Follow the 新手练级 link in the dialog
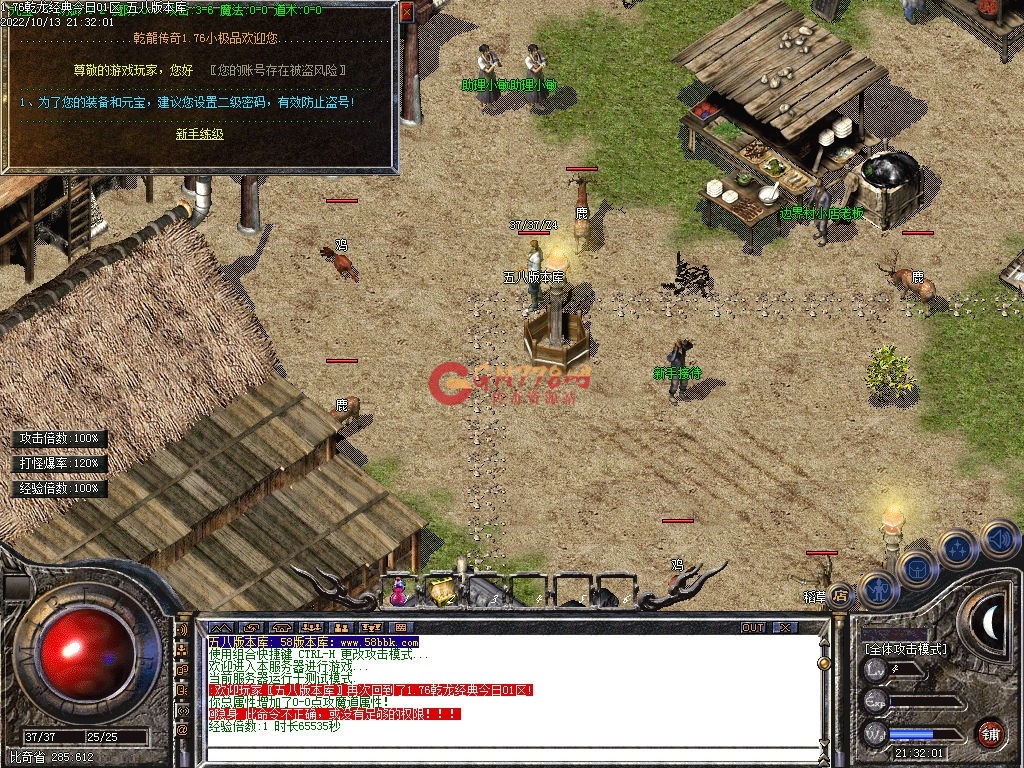1024x768 pixels. 199,133
